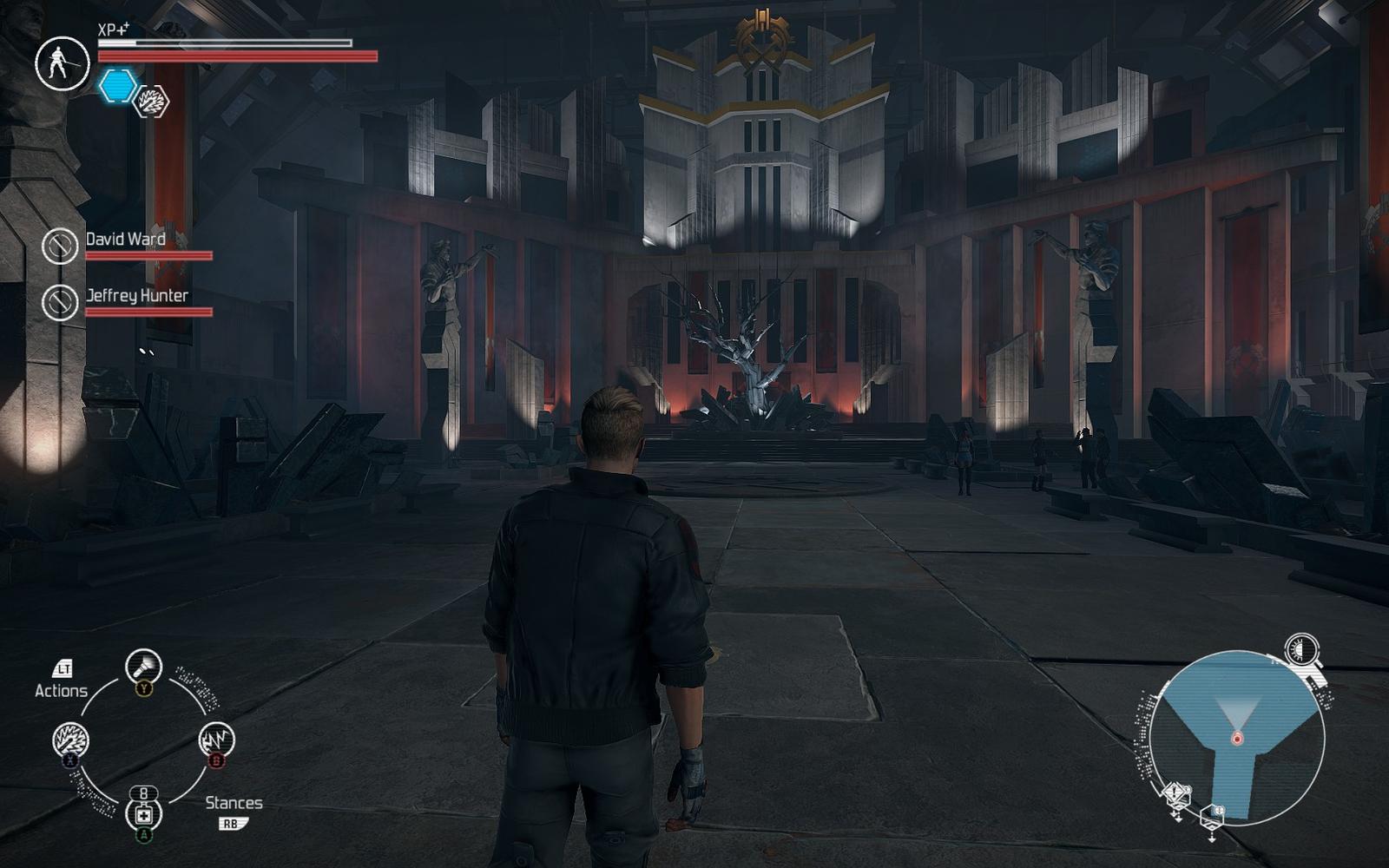
Task: Click the spiky burst buff hexagon under health
Action: point(152,102)
